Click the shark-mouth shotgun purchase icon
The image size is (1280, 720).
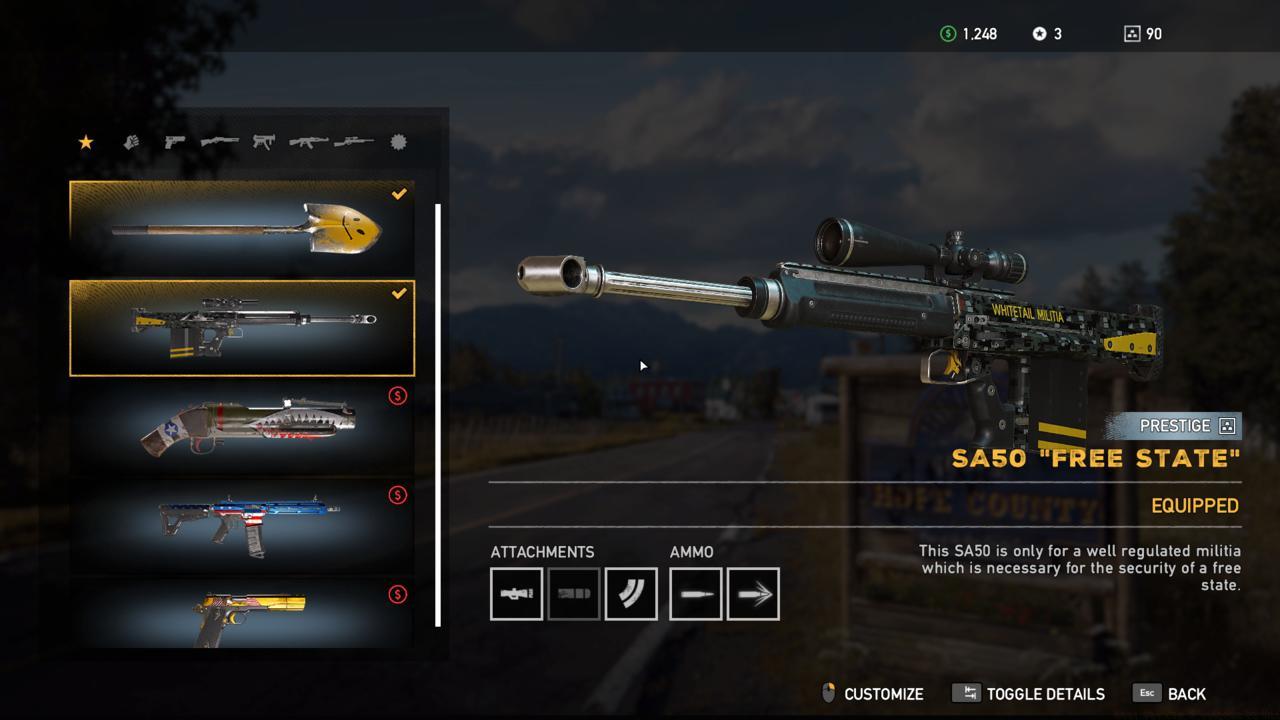pyautogui.click(x=398, y=396)
